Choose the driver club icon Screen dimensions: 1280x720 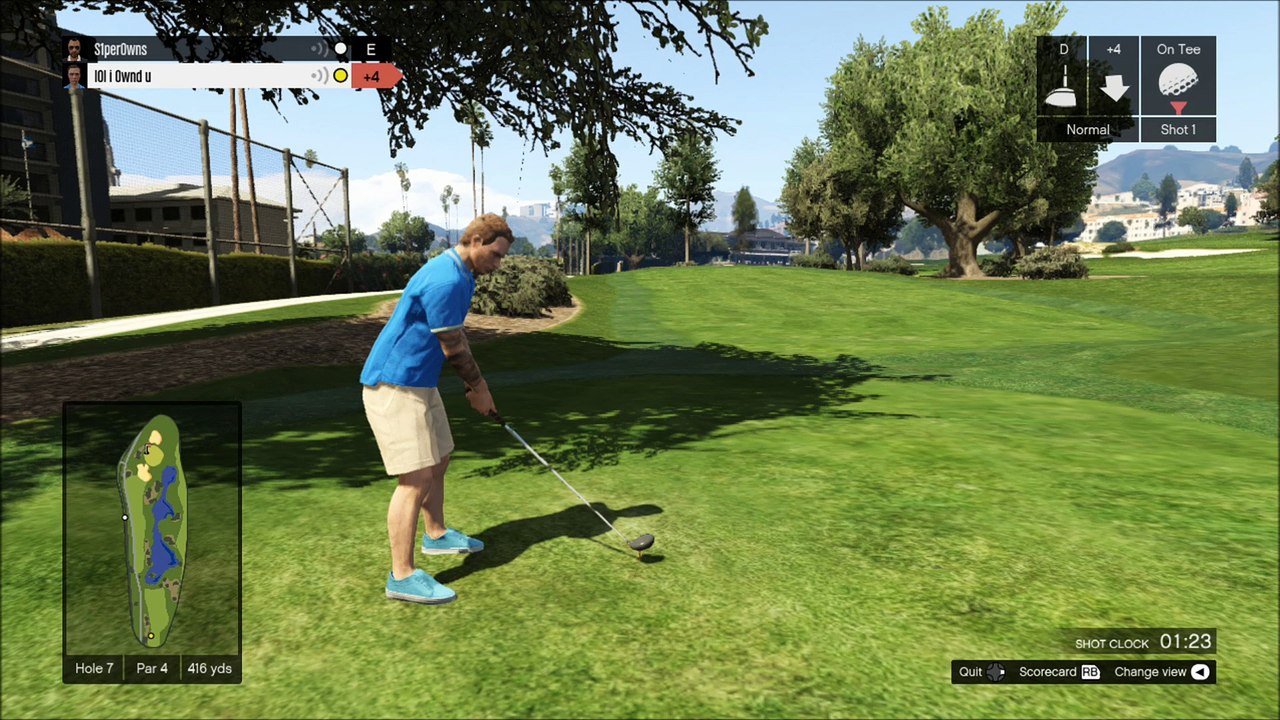tap(1061, 86)
